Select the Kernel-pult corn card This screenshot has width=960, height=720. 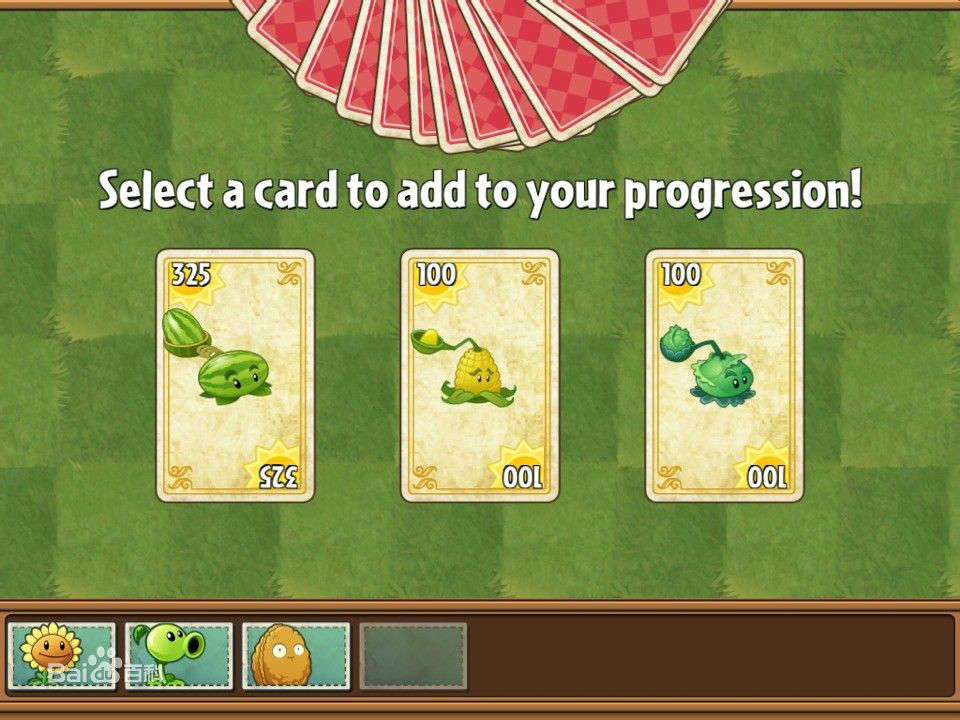480,375
